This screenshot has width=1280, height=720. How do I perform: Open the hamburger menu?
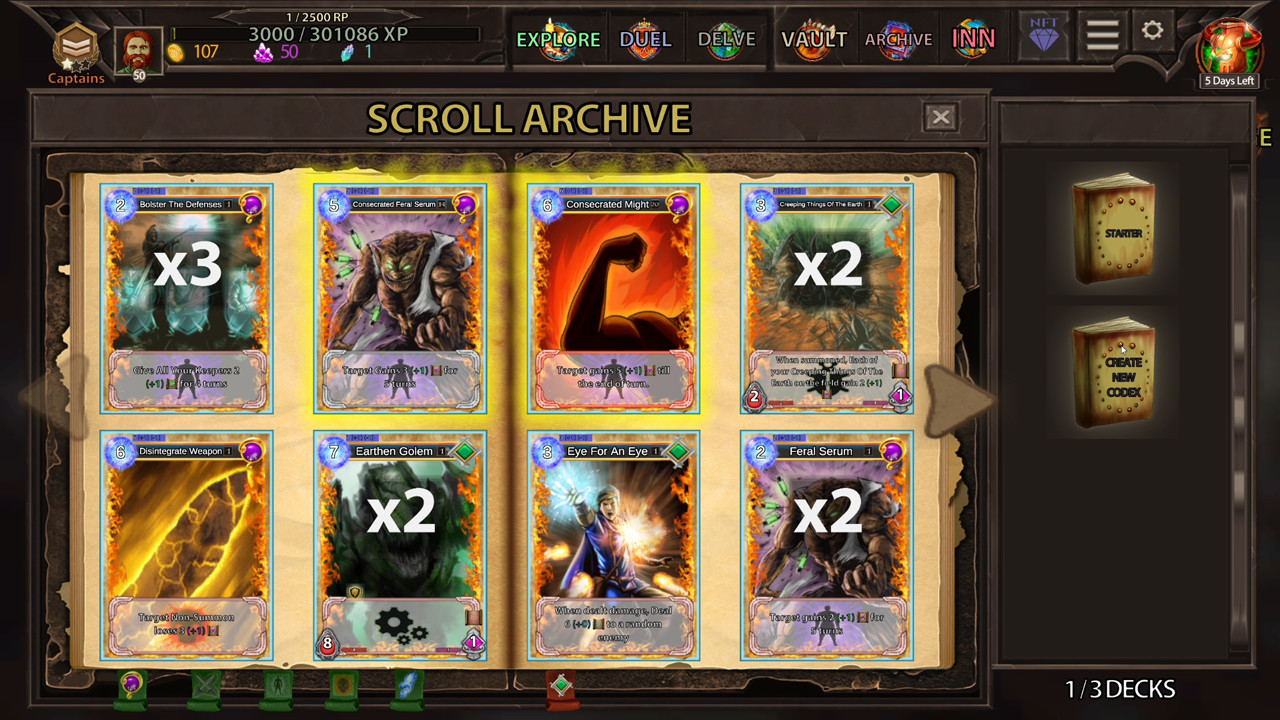click(1101, 32)
